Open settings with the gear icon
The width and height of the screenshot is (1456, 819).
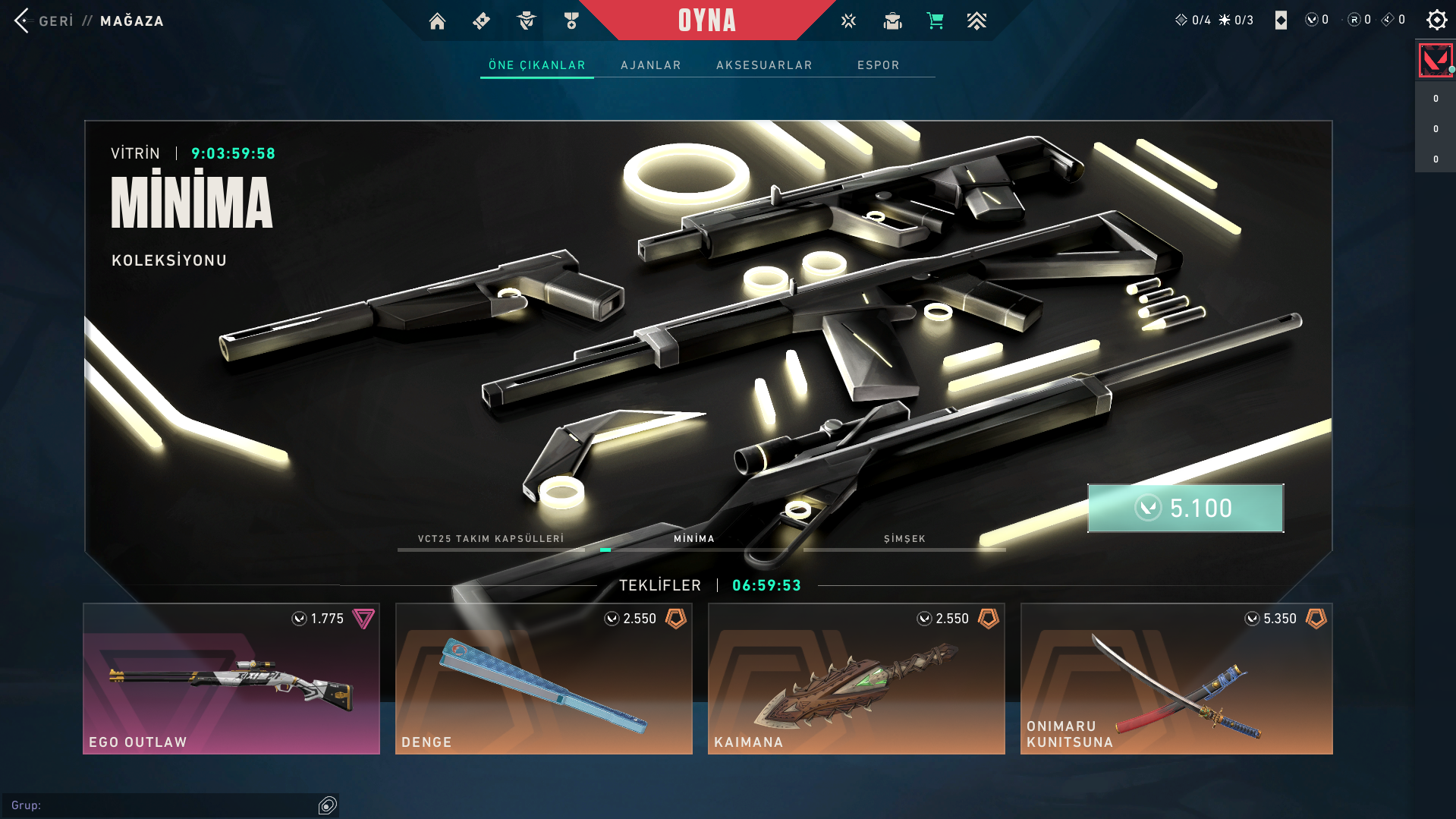[1436, 20]
